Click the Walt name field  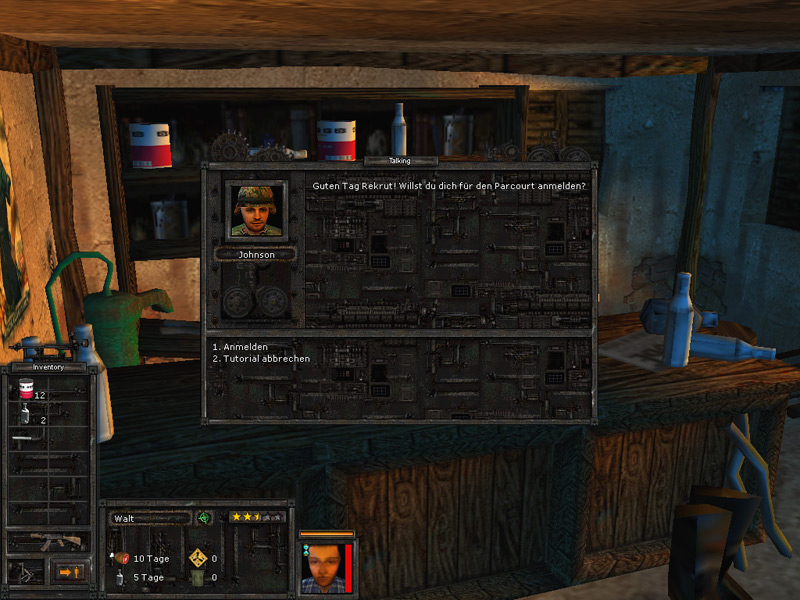pos(149,518)
